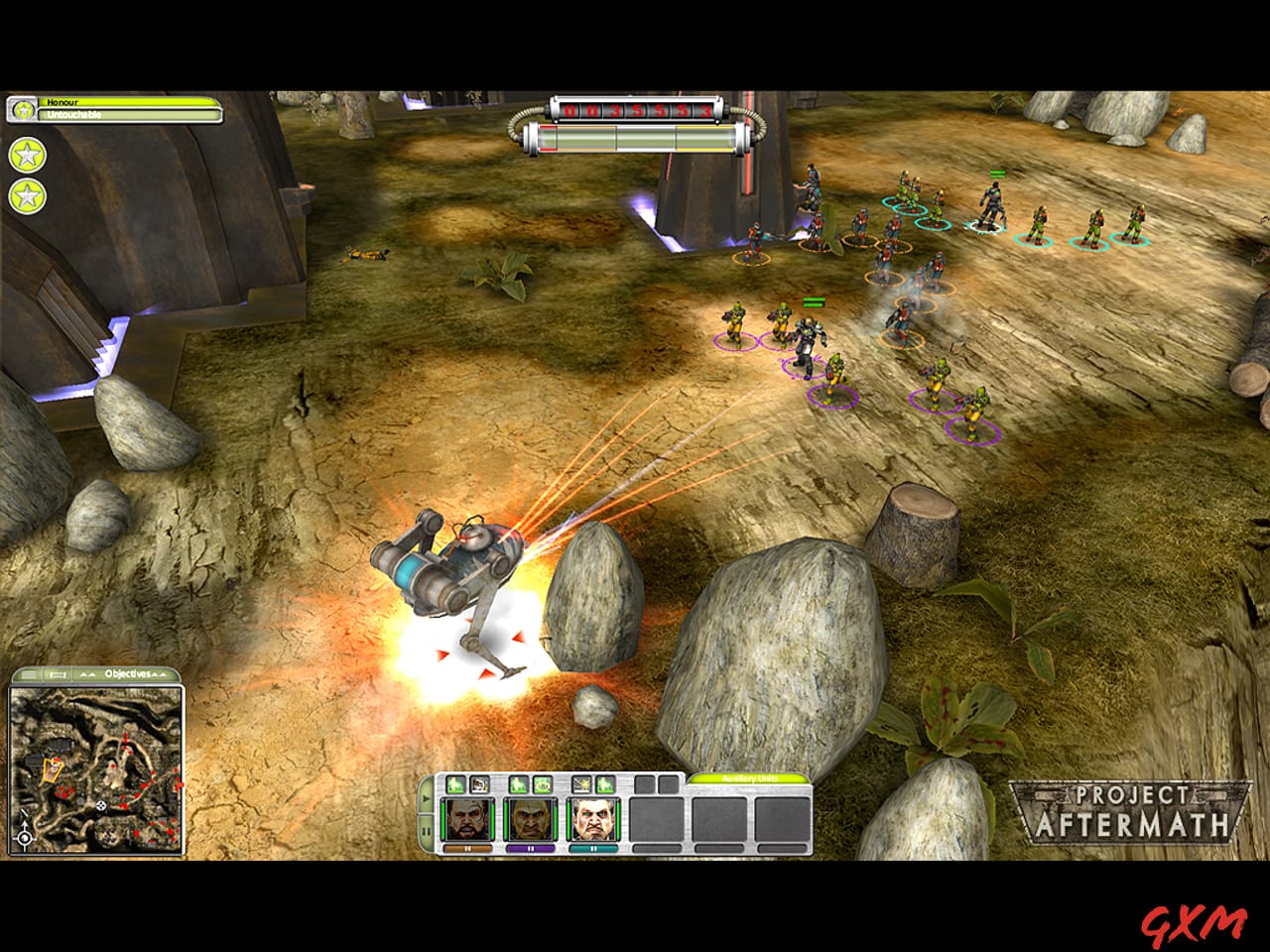Activate the eye ability of the second squad
The width and height of the screenshot is (1270, 952).
(x=542, y=784)
